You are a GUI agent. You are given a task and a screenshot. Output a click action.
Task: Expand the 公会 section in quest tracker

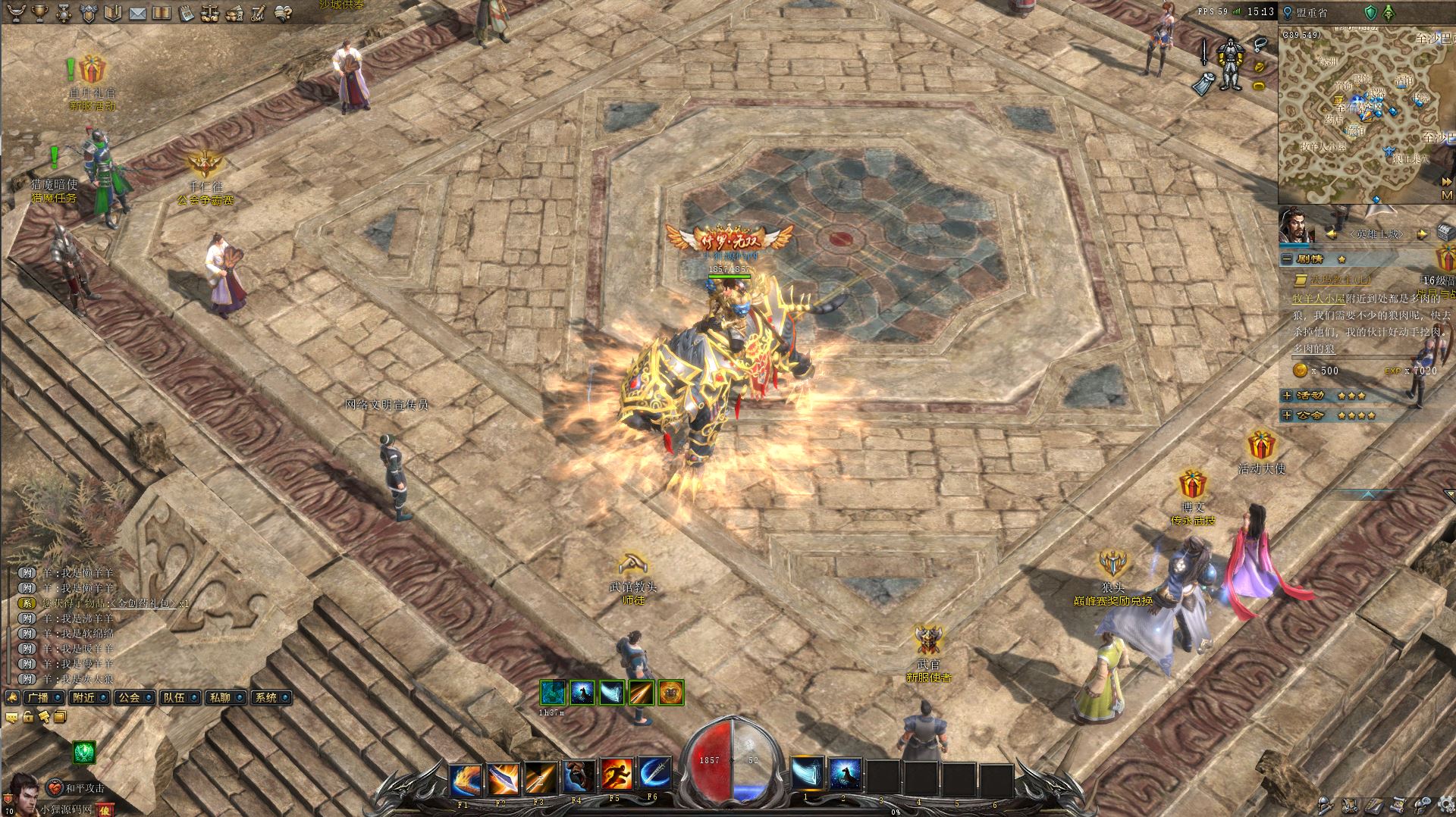click(1287, 415)
